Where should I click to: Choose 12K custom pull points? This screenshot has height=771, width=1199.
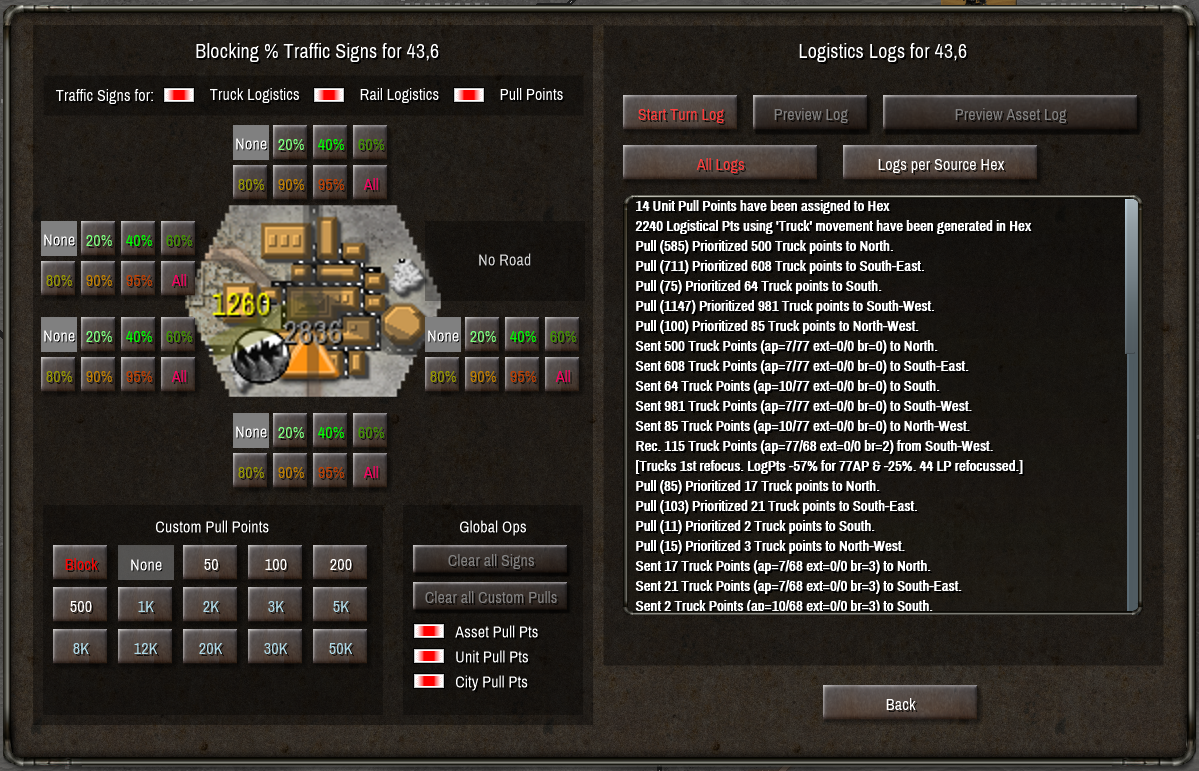click(146, 648)
